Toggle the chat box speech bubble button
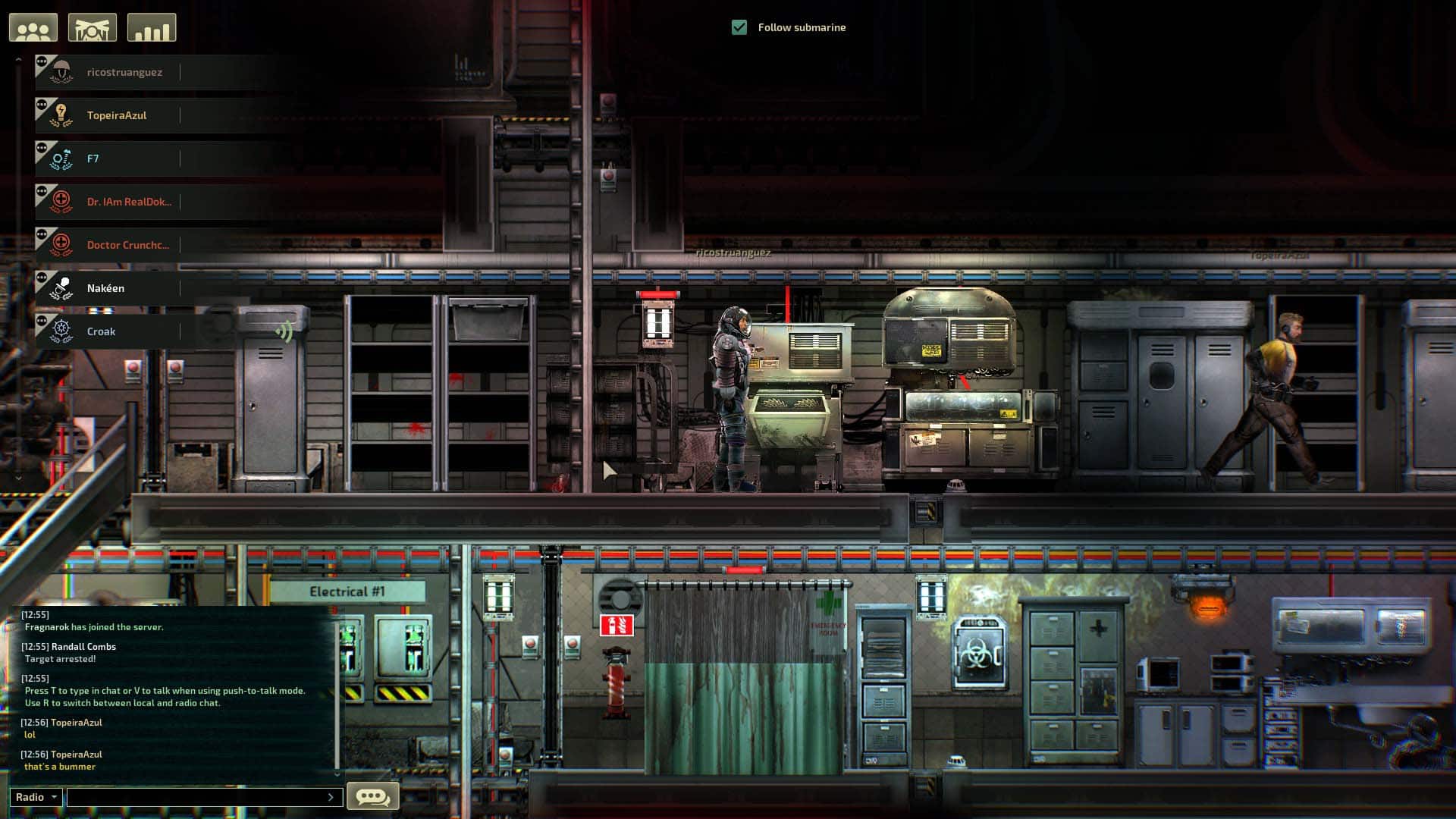 (372, 796)
